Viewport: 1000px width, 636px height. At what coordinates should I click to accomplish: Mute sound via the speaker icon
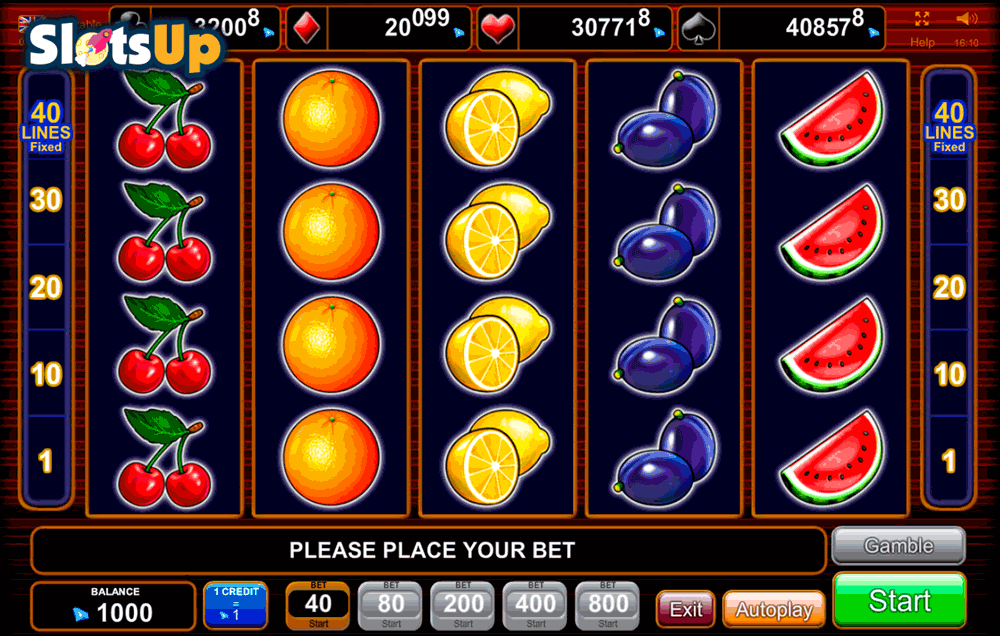pyautogui.click(x=966, y=19)
